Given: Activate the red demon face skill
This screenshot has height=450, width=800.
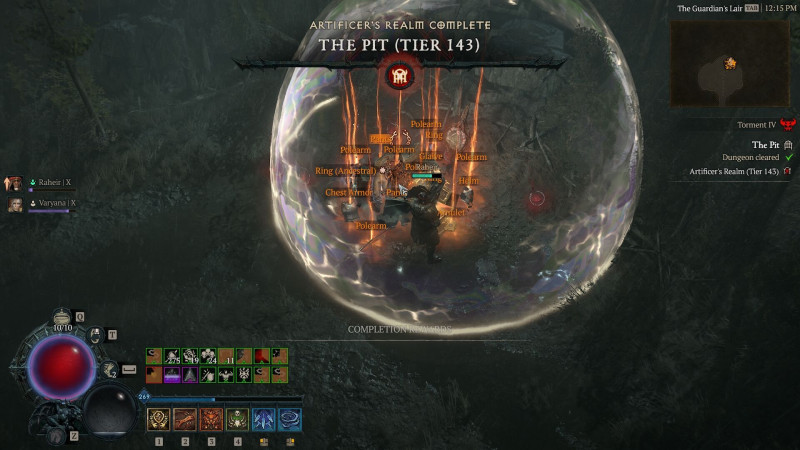Looking at the screenshot, I should pos(211,419).
